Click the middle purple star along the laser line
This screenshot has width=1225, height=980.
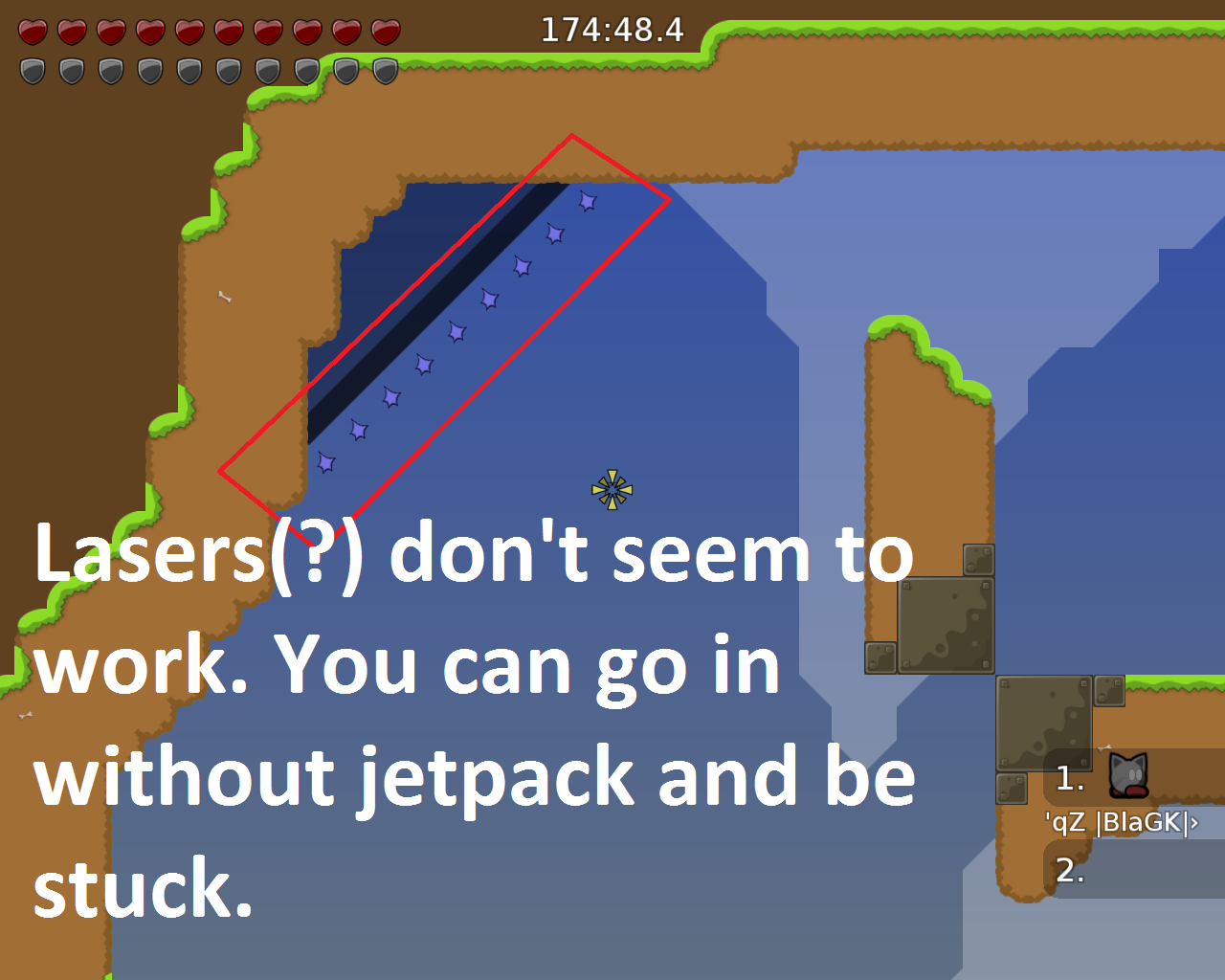coord(456,332)
